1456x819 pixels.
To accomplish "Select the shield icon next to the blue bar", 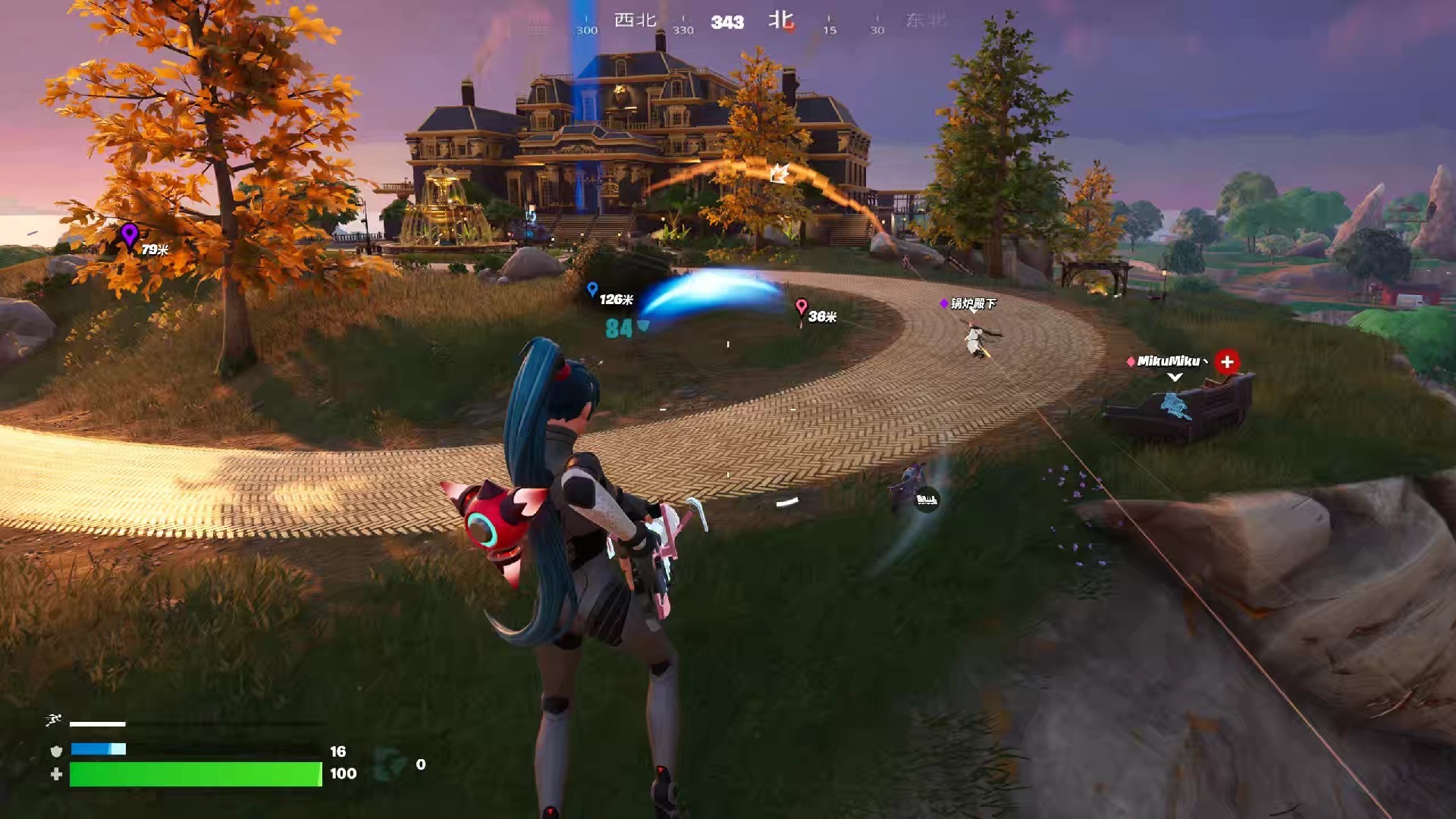I will tap(57, 749).
